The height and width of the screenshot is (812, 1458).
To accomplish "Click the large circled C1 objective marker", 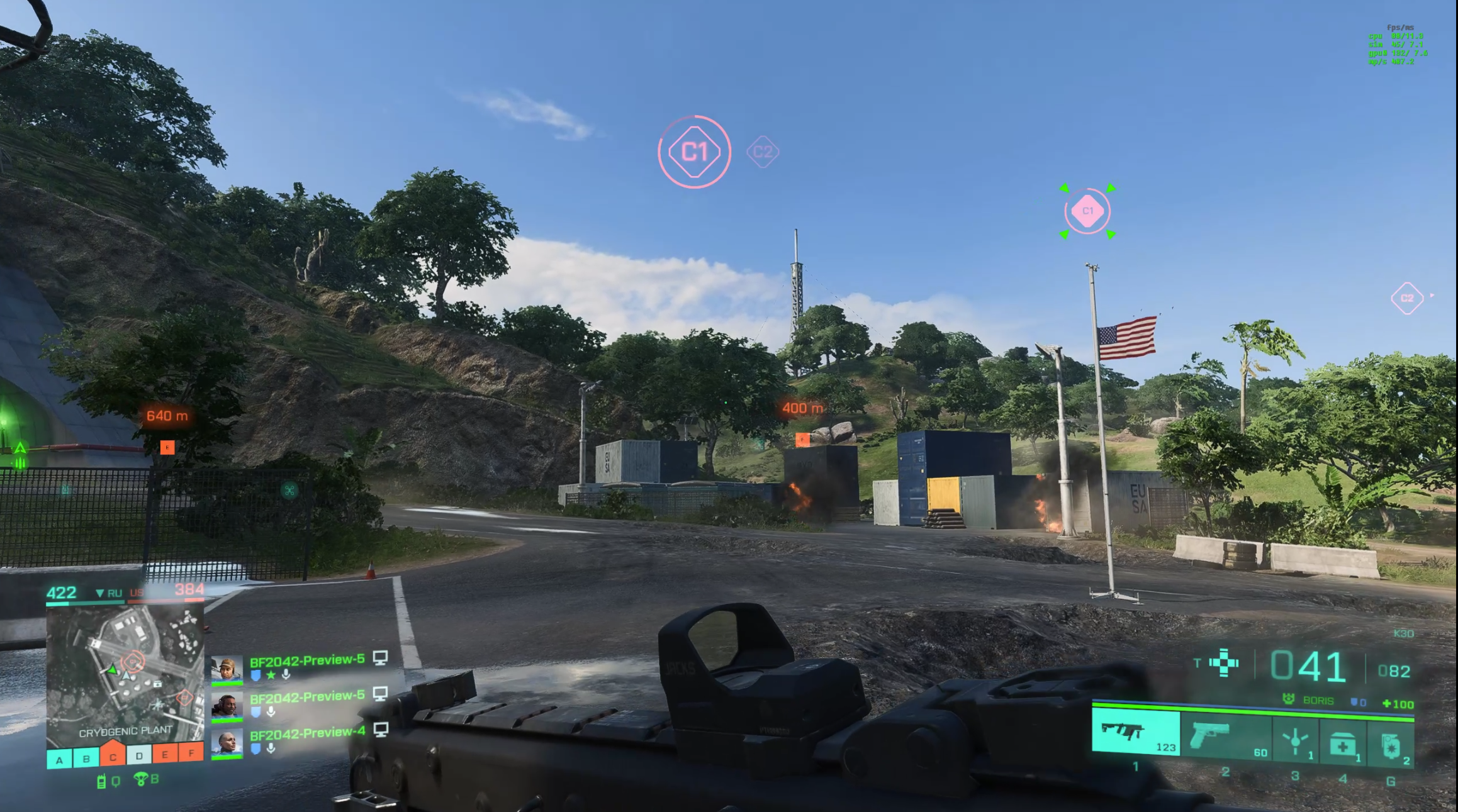I will 694,152.
